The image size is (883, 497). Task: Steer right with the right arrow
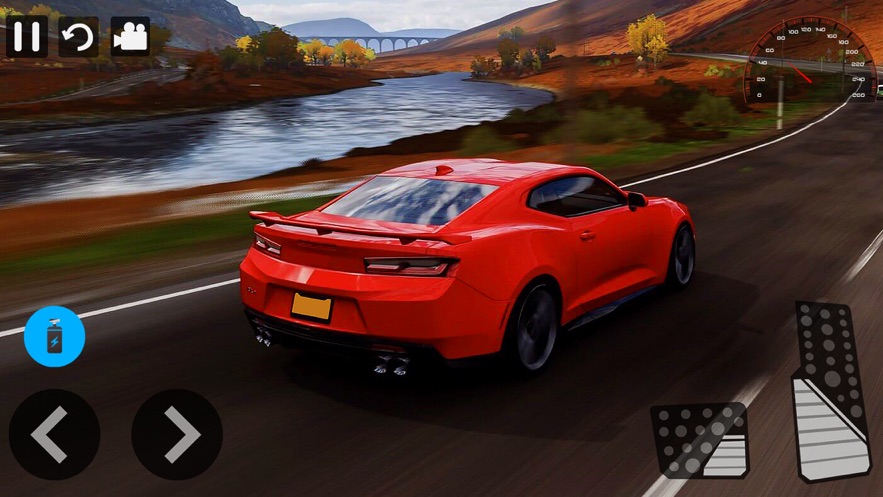point(177,434)
